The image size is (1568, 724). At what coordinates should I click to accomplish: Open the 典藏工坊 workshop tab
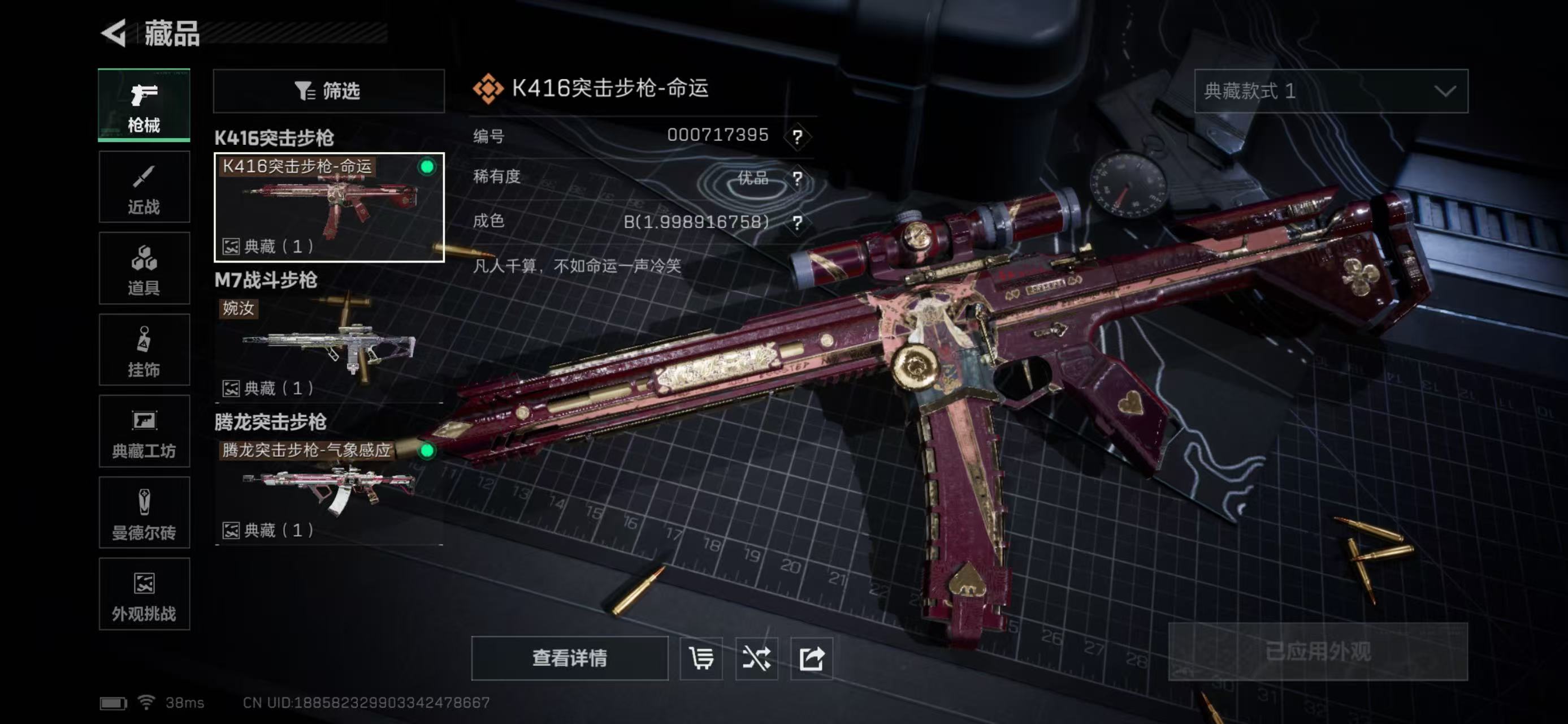(144, 431)
